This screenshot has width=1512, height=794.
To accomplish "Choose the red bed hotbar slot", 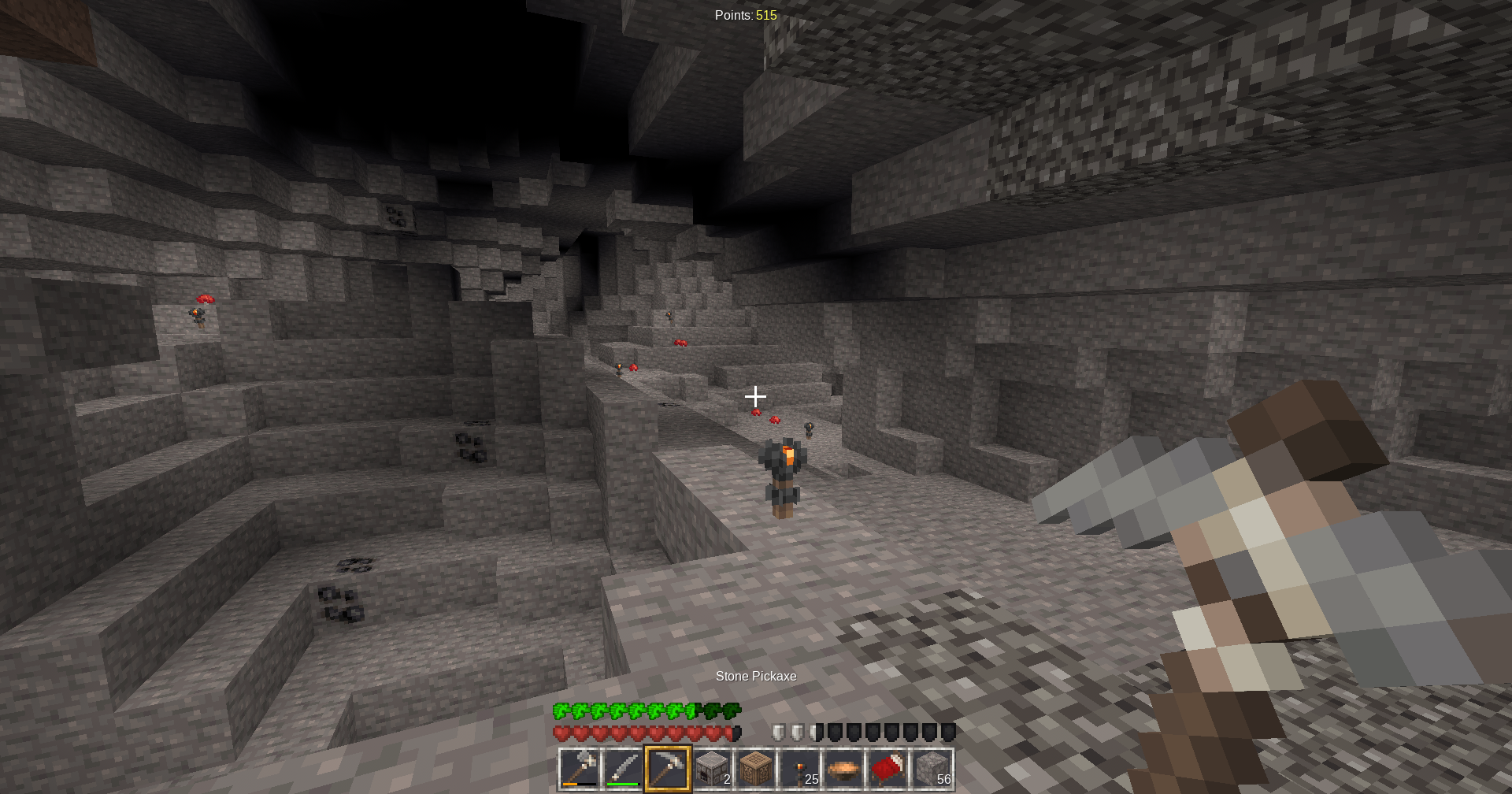I will 888,769.
